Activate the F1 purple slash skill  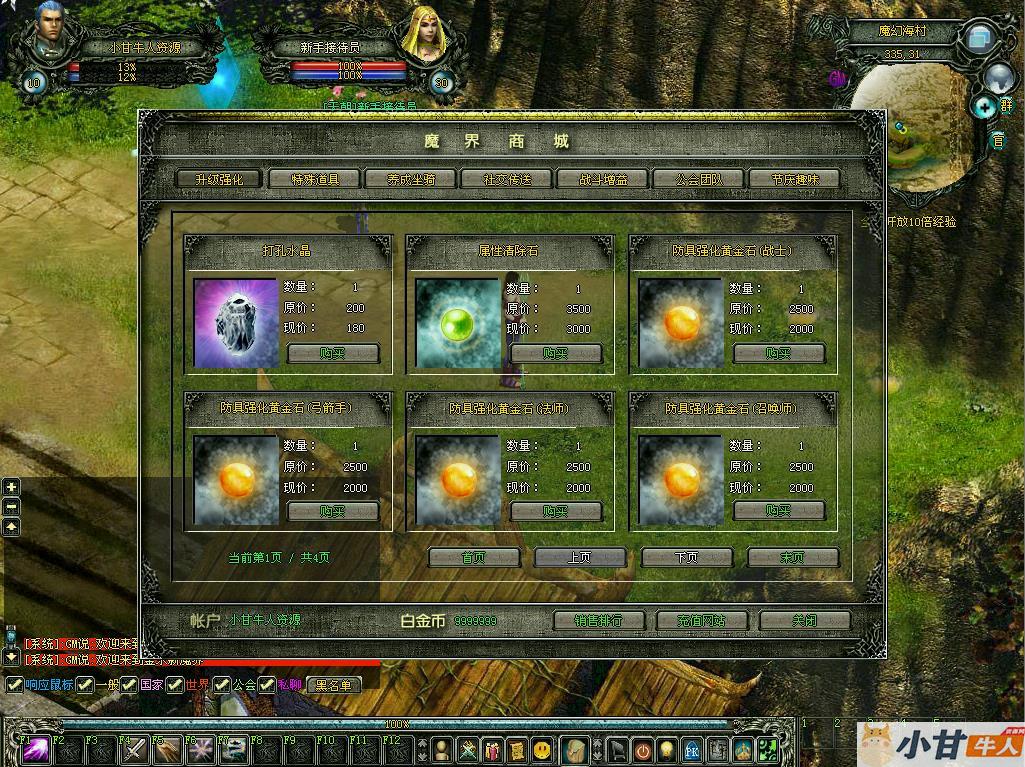click(38, 750)
